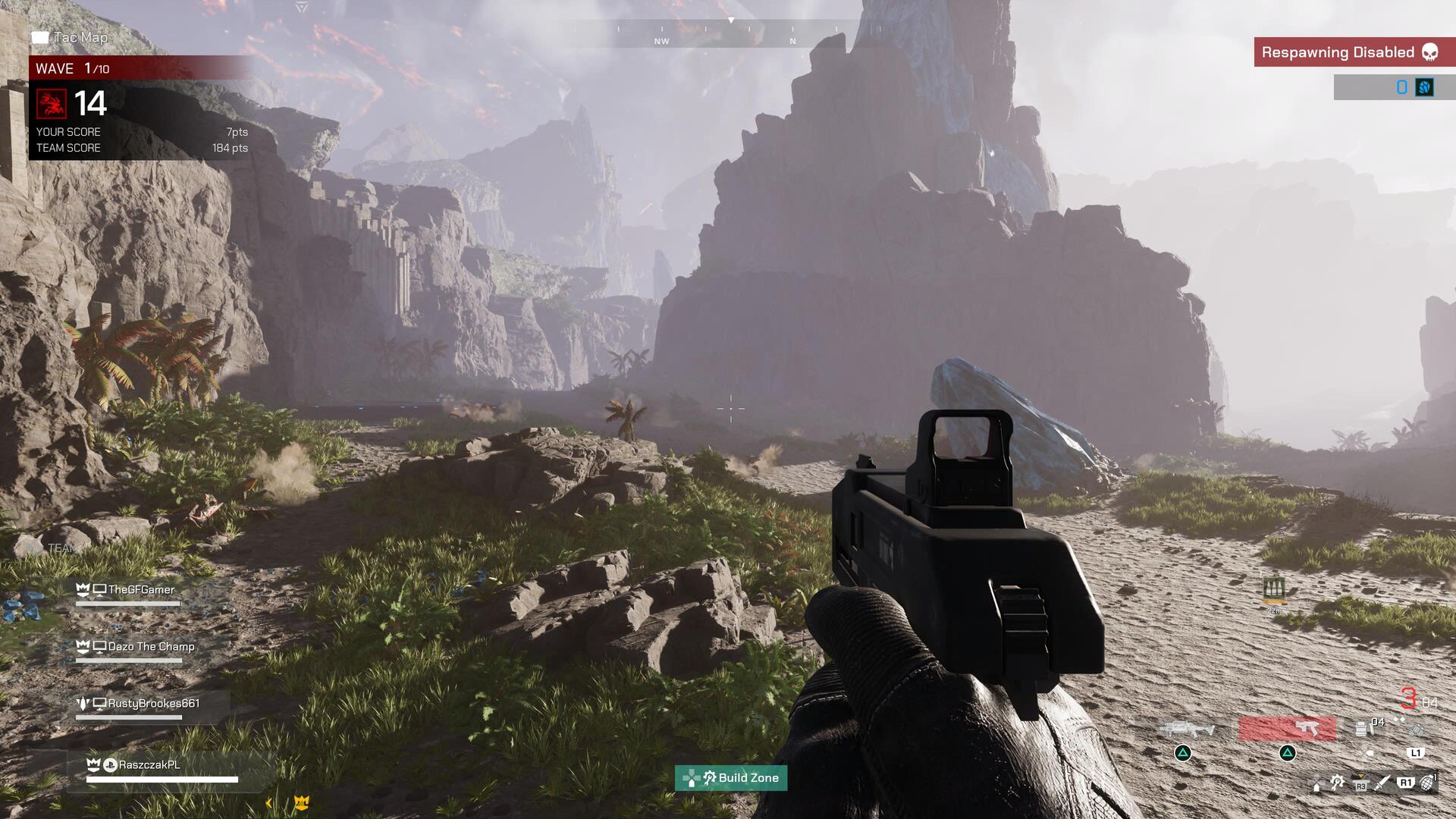Select the frag grenade icon
Screen dimensions: 1456x819
(x=1427, y=783)
